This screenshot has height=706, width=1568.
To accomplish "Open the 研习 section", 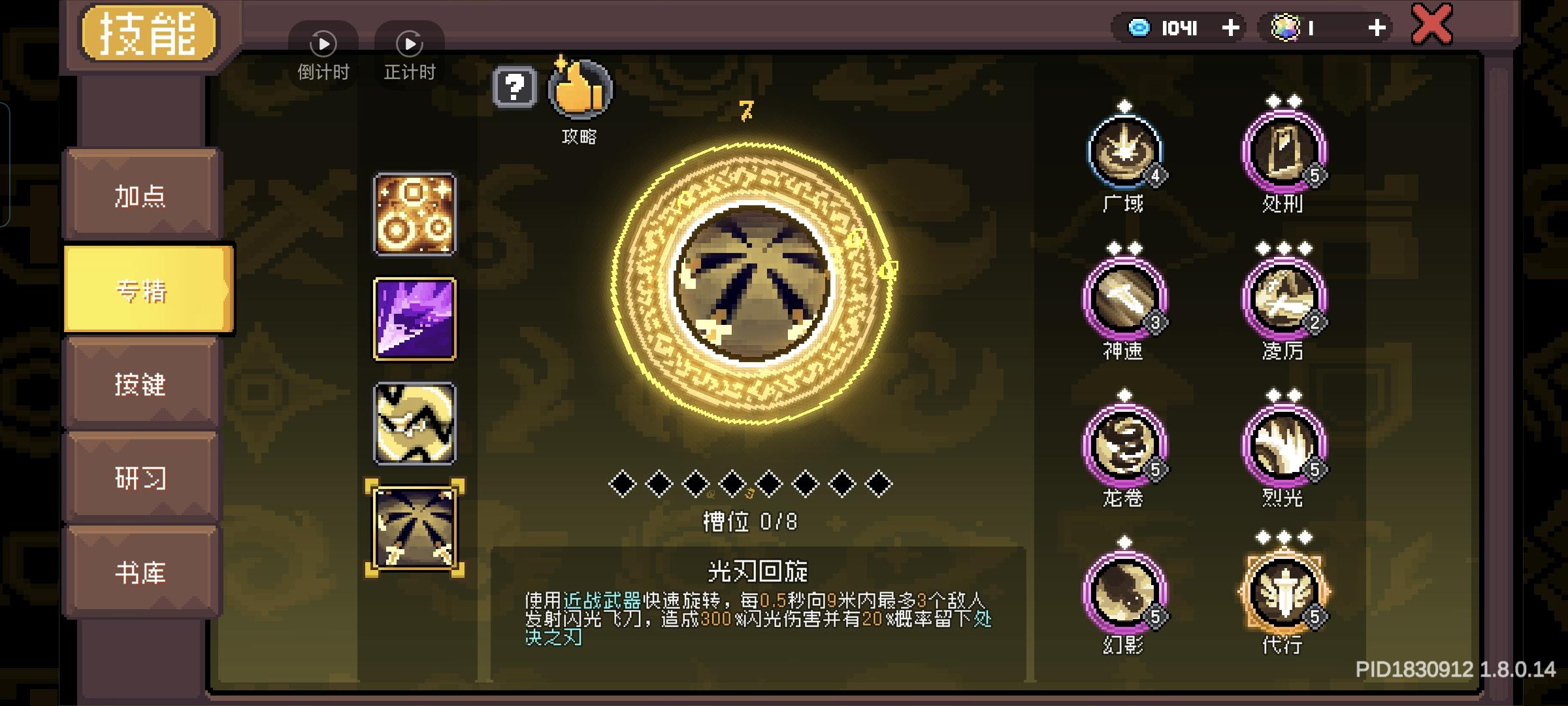I will click(142, 479).
